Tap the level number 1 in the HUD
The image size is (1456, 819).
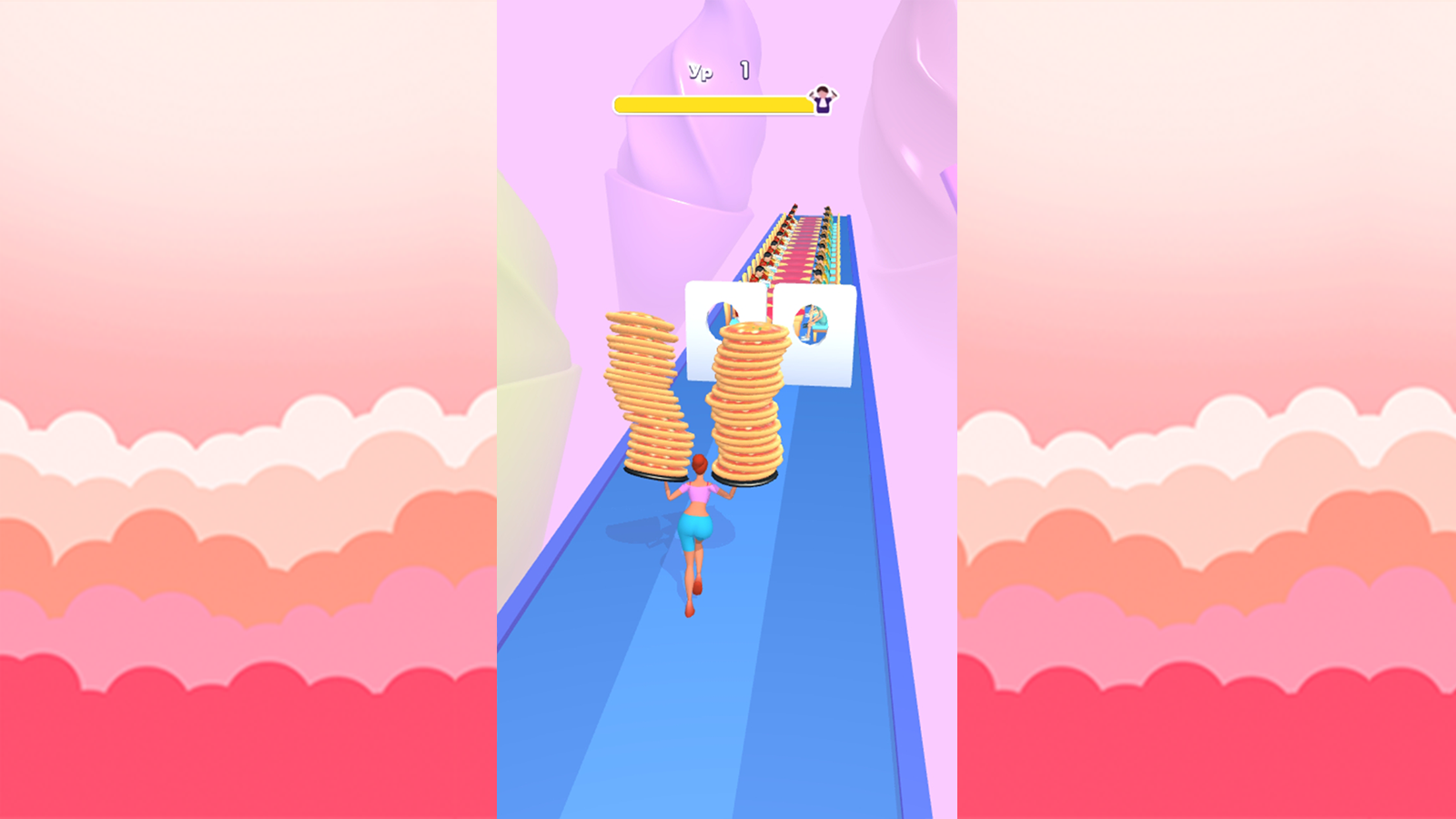[743, 69]
